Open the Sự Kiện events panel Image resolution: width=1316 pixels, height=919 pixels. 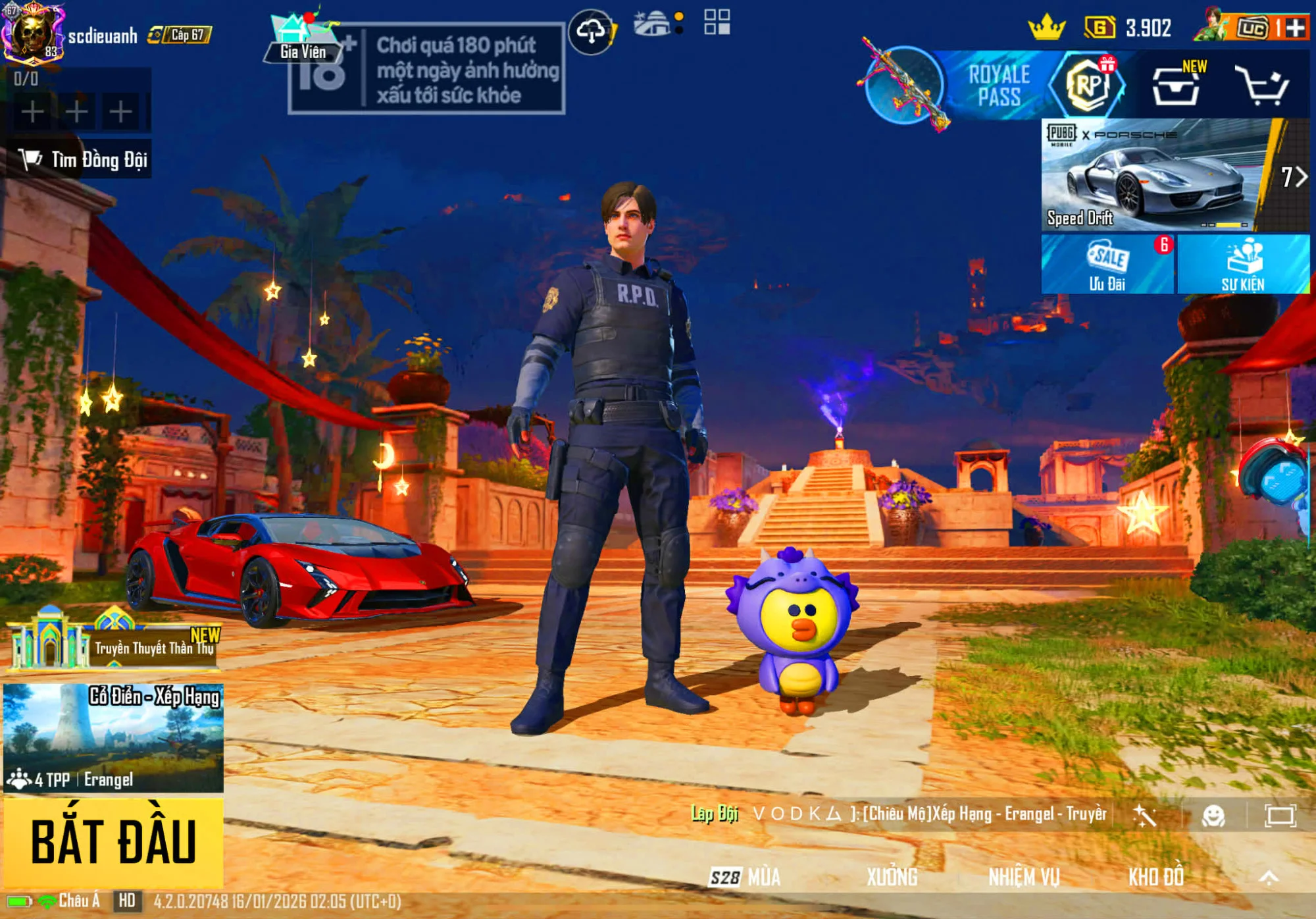[x=1243, y=264]
